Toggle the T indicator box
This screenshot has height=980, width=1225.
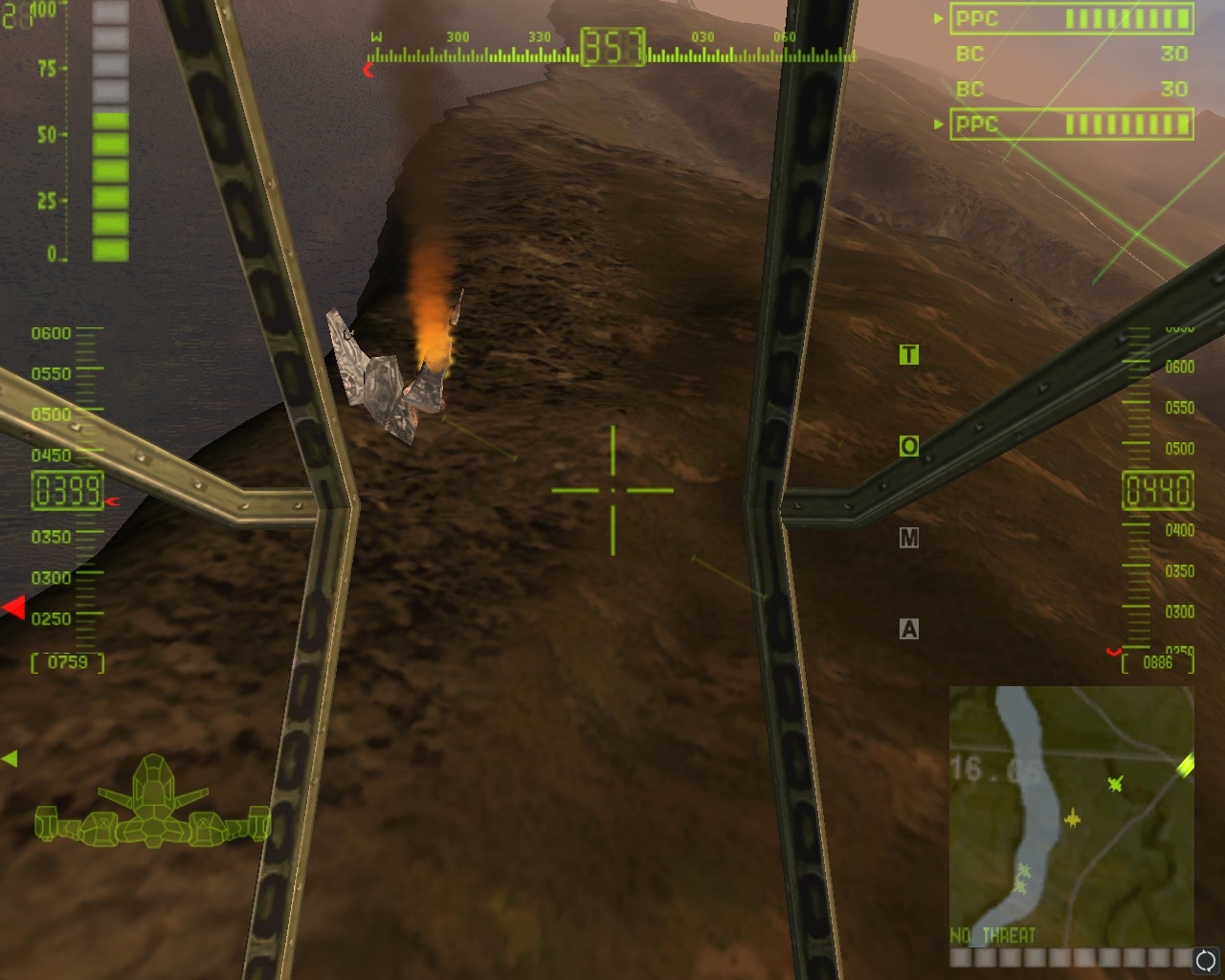[x=908, y=355]
